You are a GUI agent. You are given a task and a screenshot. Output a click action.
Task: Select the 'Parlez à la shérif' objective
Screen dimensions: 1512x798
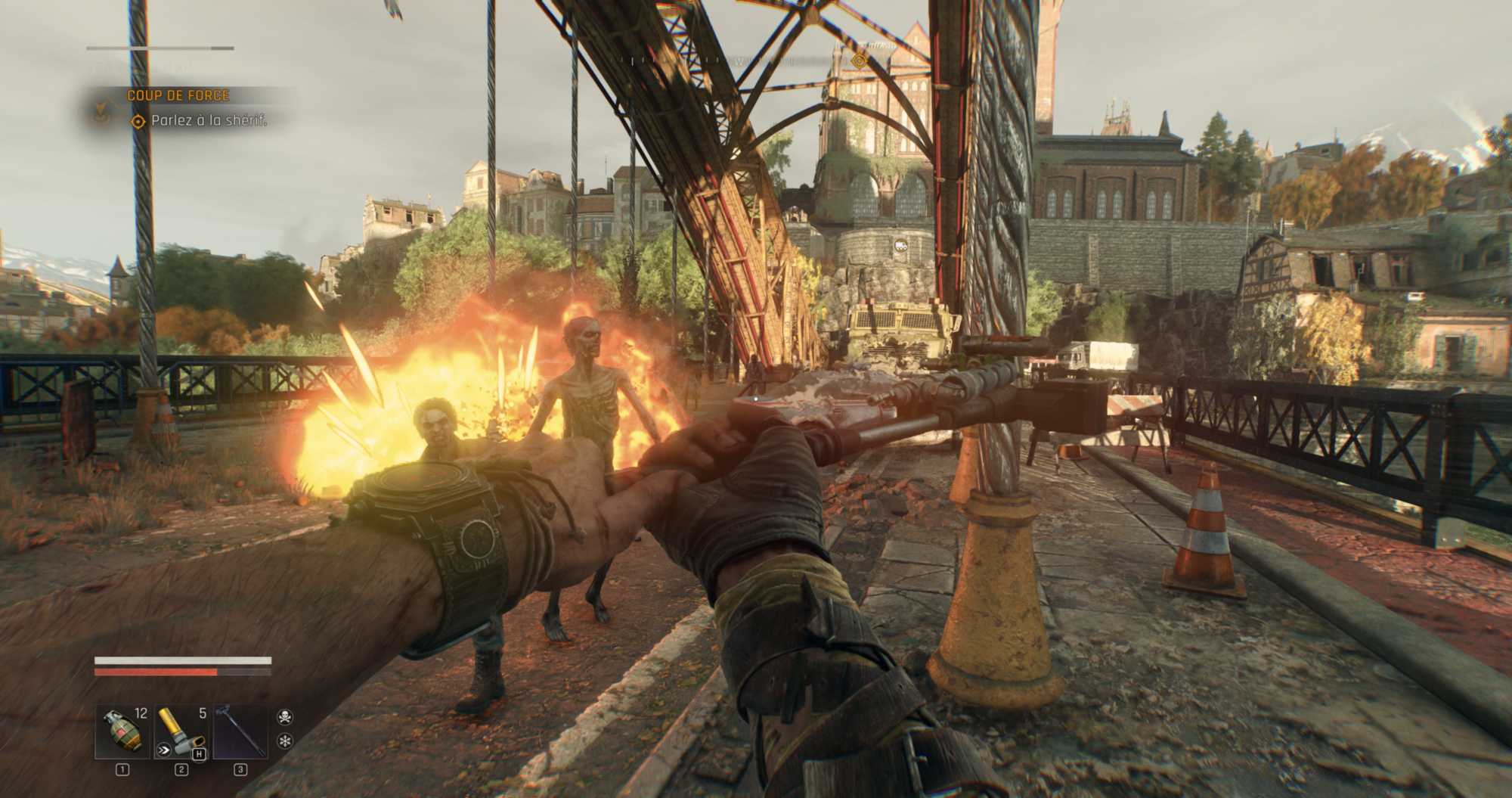point(209,121)
